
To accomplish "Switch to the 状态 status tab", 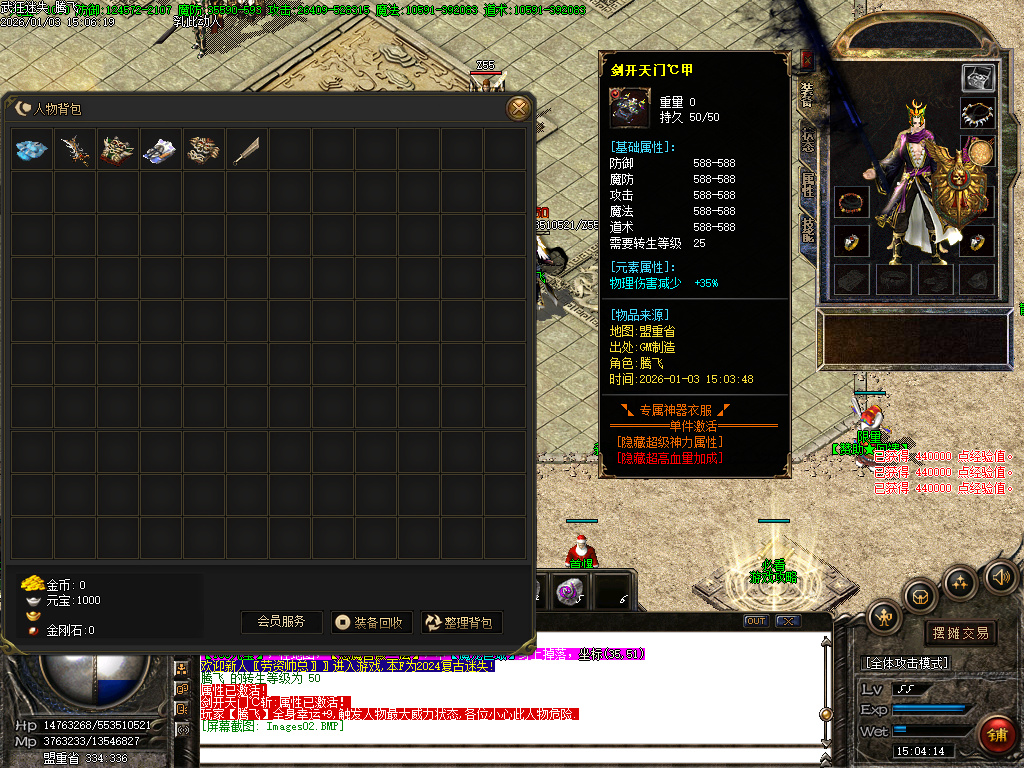I will 807,142.
